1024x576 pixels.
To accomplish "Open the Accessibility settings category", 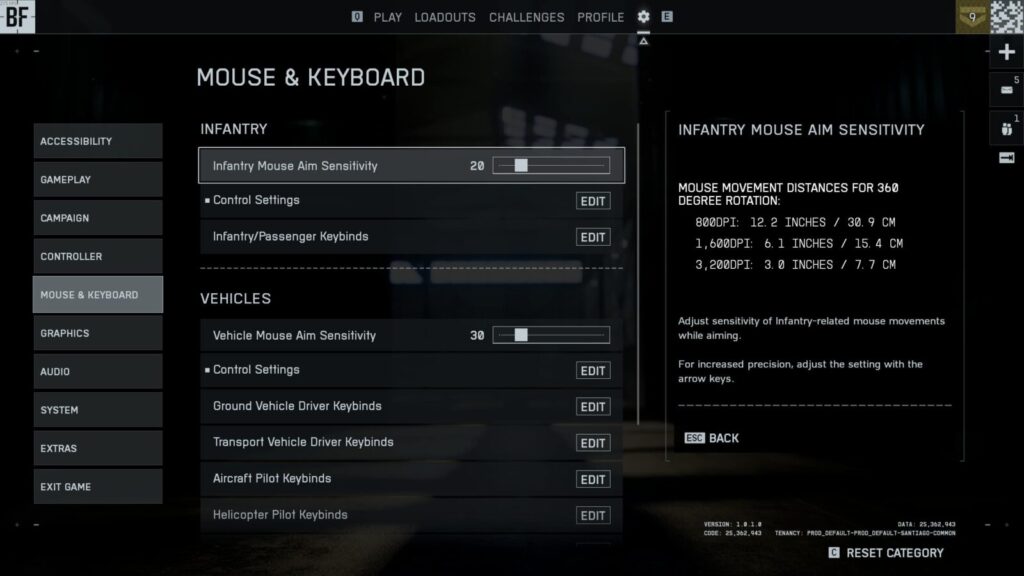I will [x=97, y=141].
